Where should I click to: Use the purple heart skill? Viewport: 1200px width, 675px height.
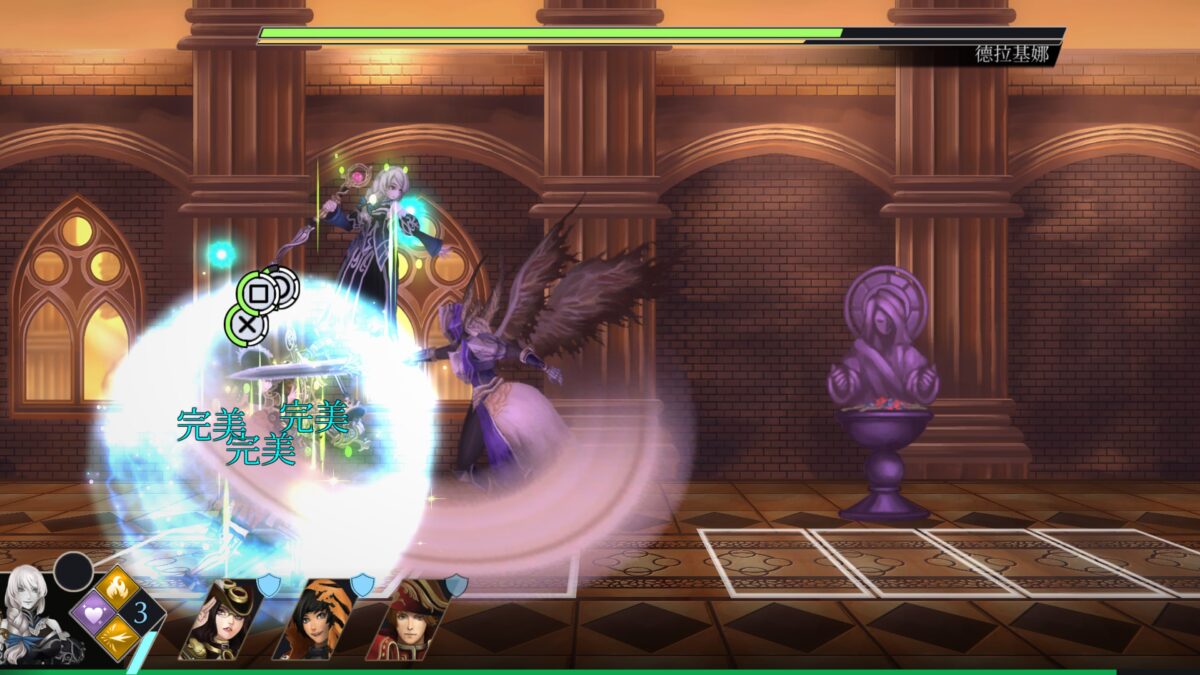click(x=91, y=611)
